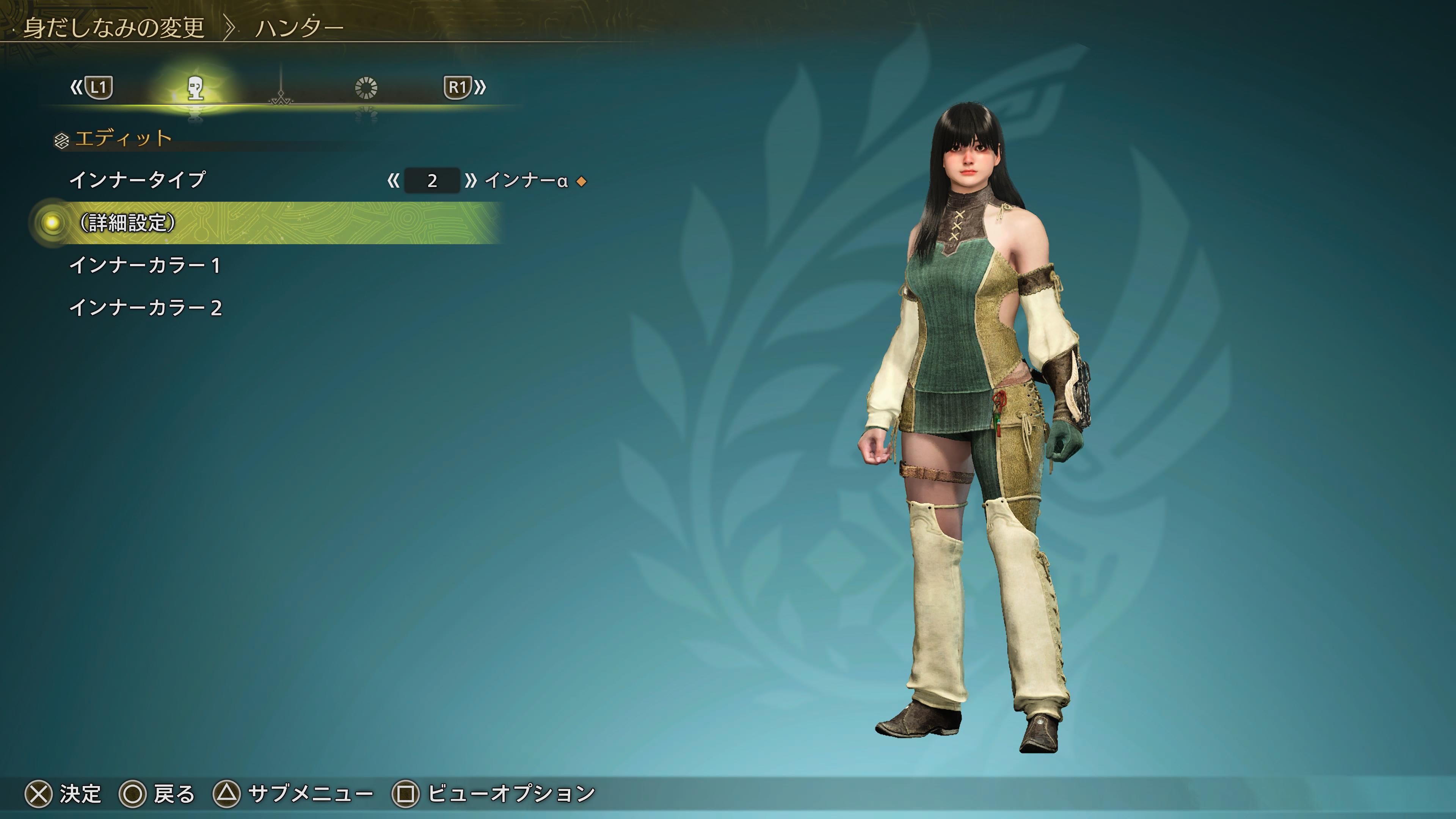Choose インナーカラー 2 option
1456x819 pixels.
(146, 308)
